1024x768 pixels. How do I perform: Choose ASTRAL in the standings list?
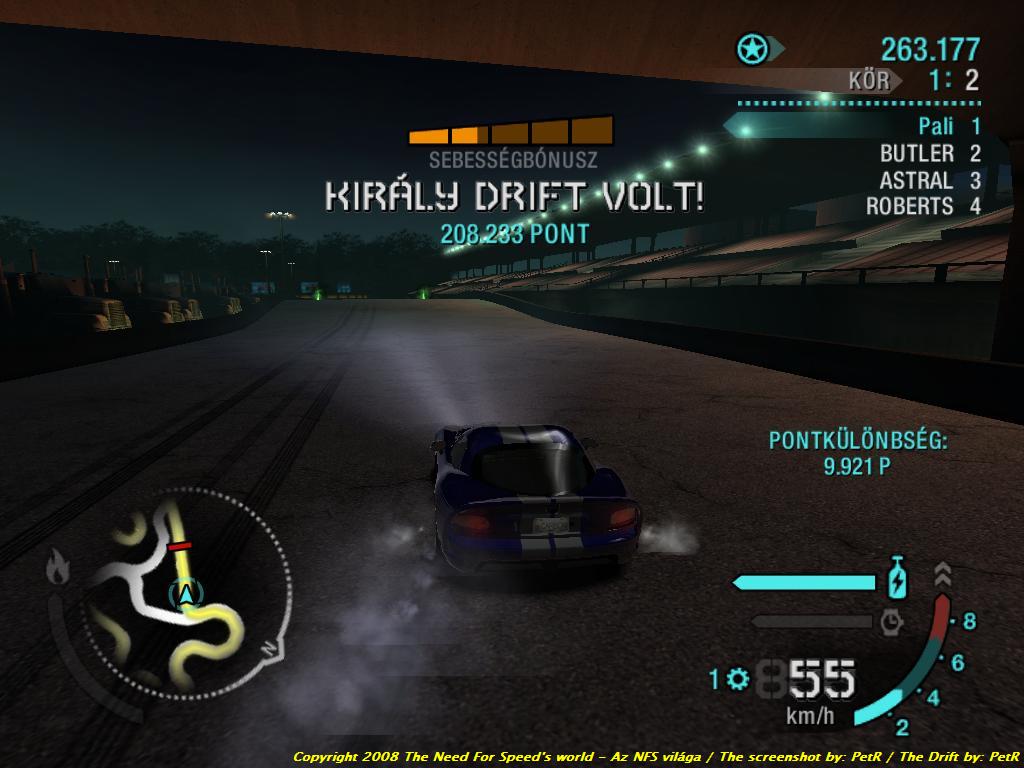tap(916, 181)
